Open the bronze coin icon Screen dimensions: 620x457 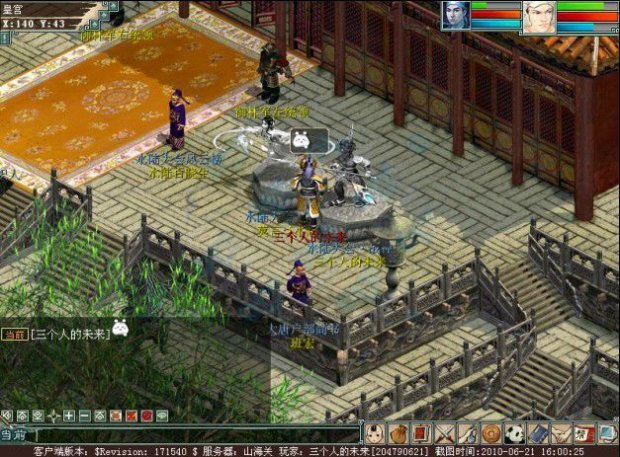(x=491, y=434)
